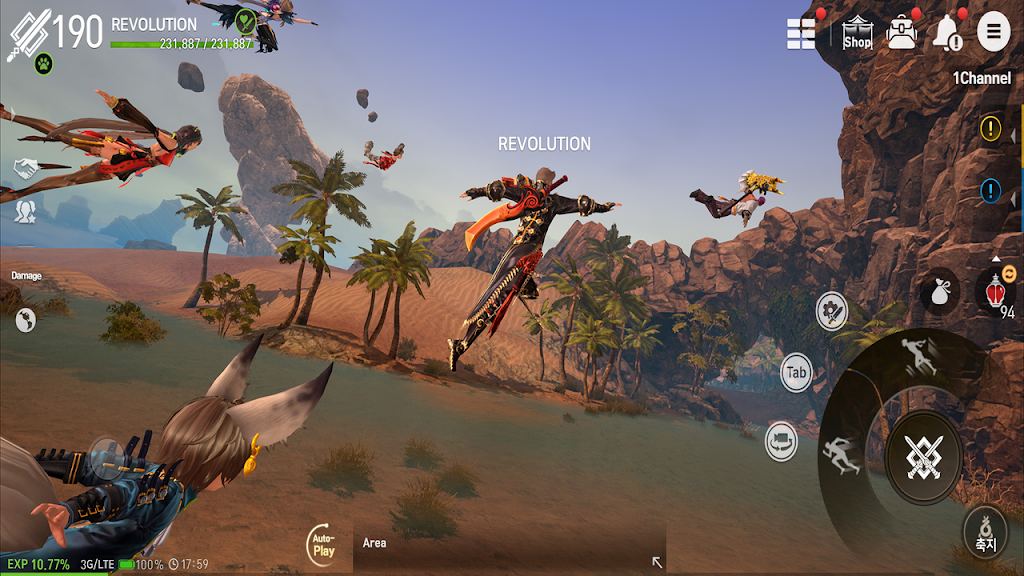Tap the Tab target switch button
This screenshot has width=1024, height=576.
pos(796,373)
